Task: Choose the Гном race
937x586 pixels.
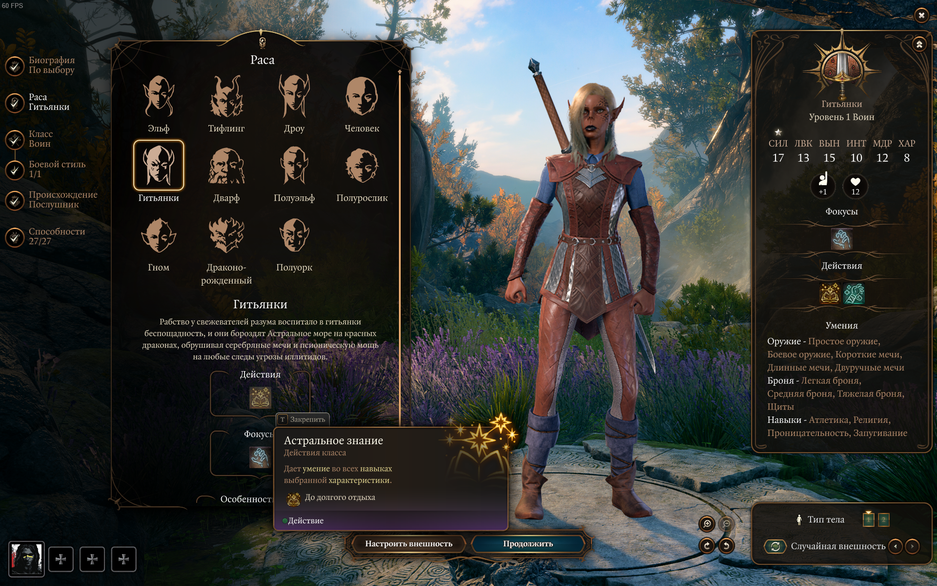Action: [158, 236]
